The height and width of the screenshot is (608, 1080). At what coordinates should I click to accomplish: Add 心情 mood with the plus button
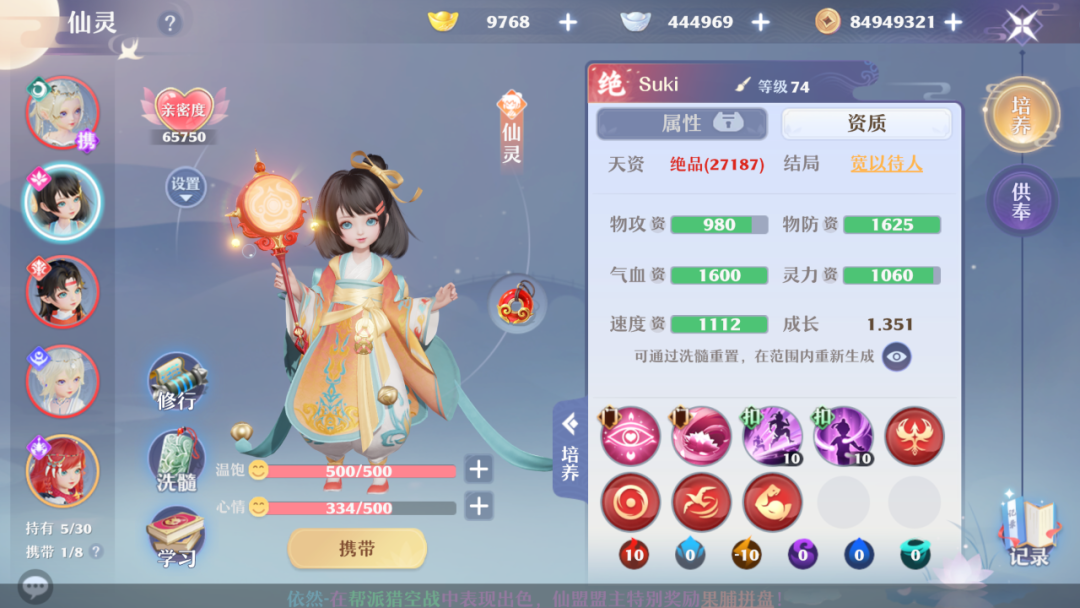pos(479,507)
